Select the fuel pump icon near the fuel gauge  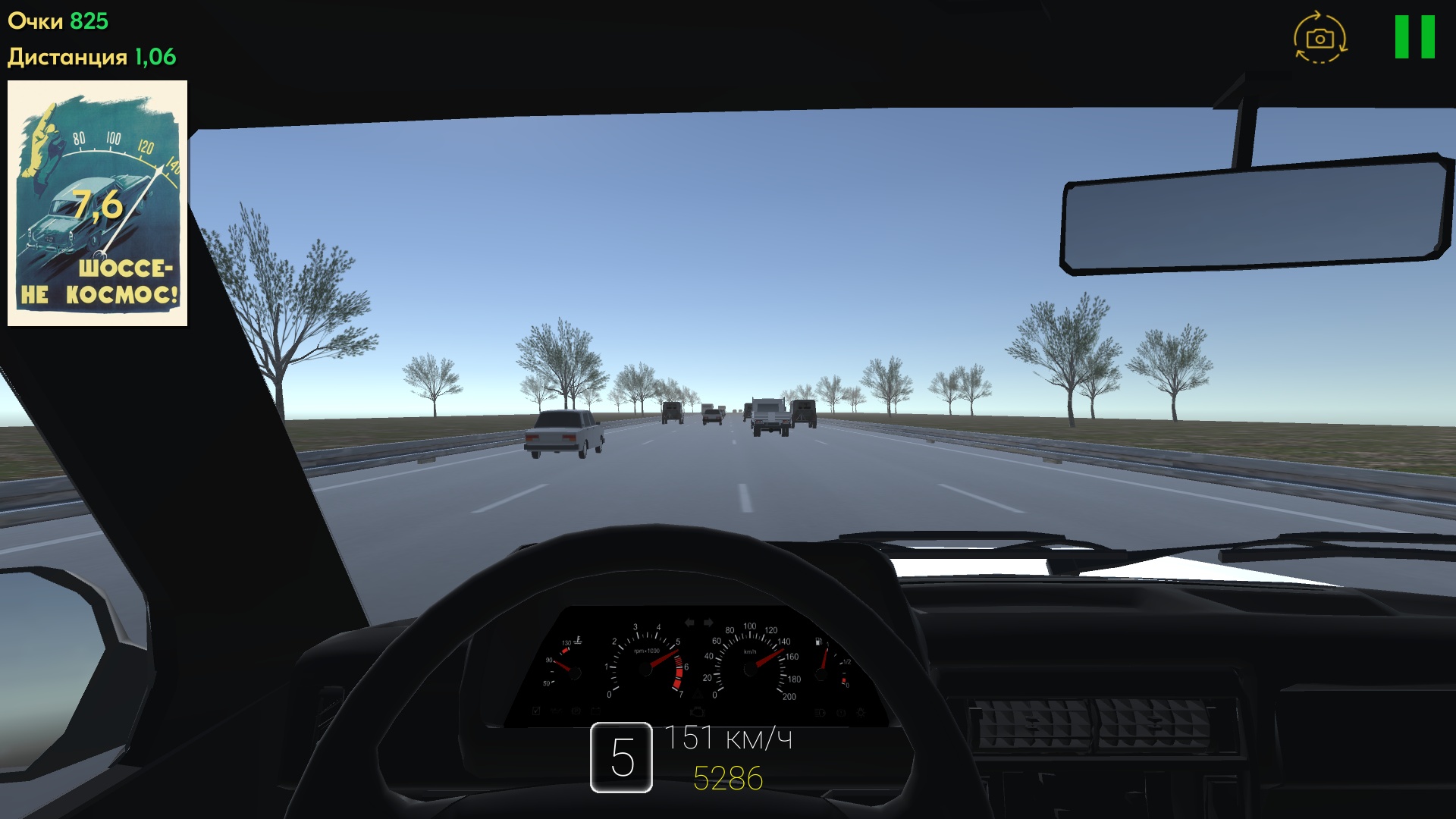pos(818,642)
